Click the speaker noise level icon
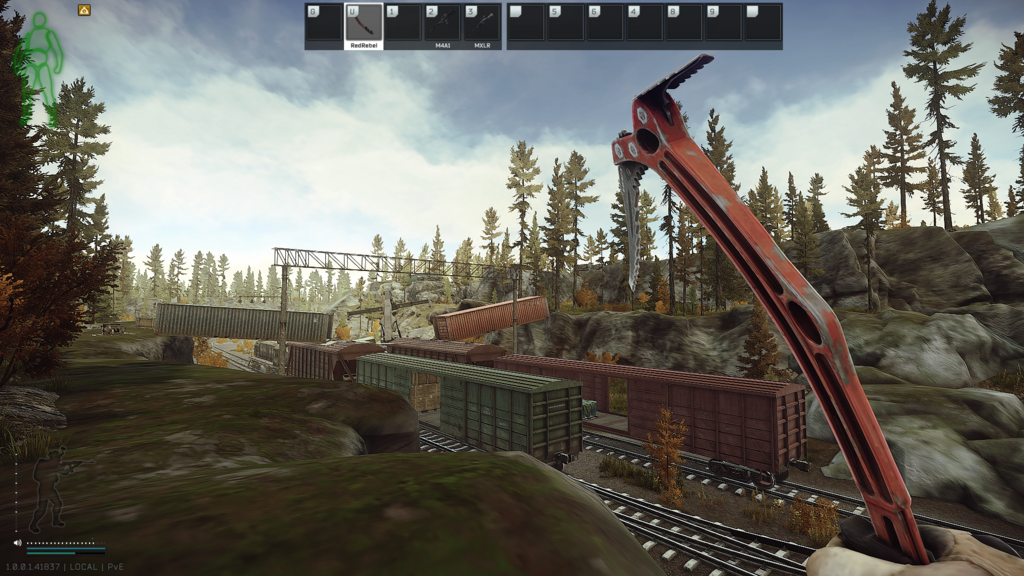 coord(18,543)
